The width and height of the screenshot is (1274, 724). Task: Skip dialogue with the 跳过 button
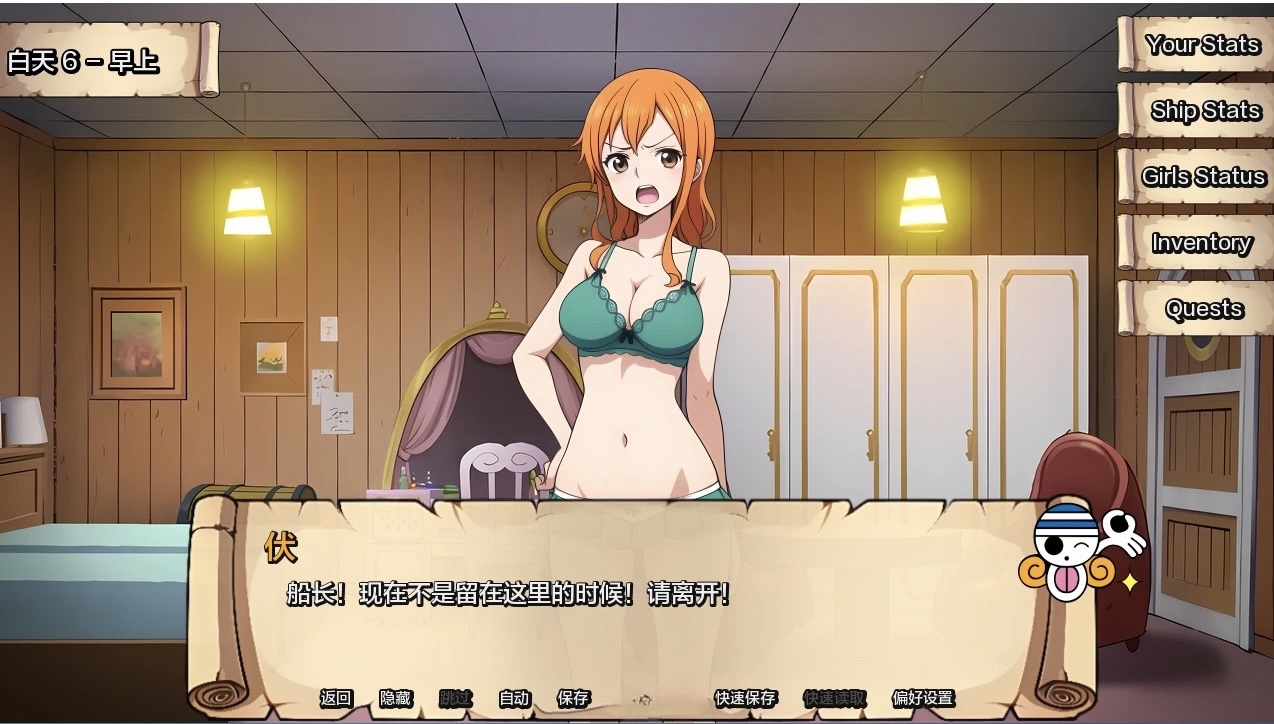point(455,698)
